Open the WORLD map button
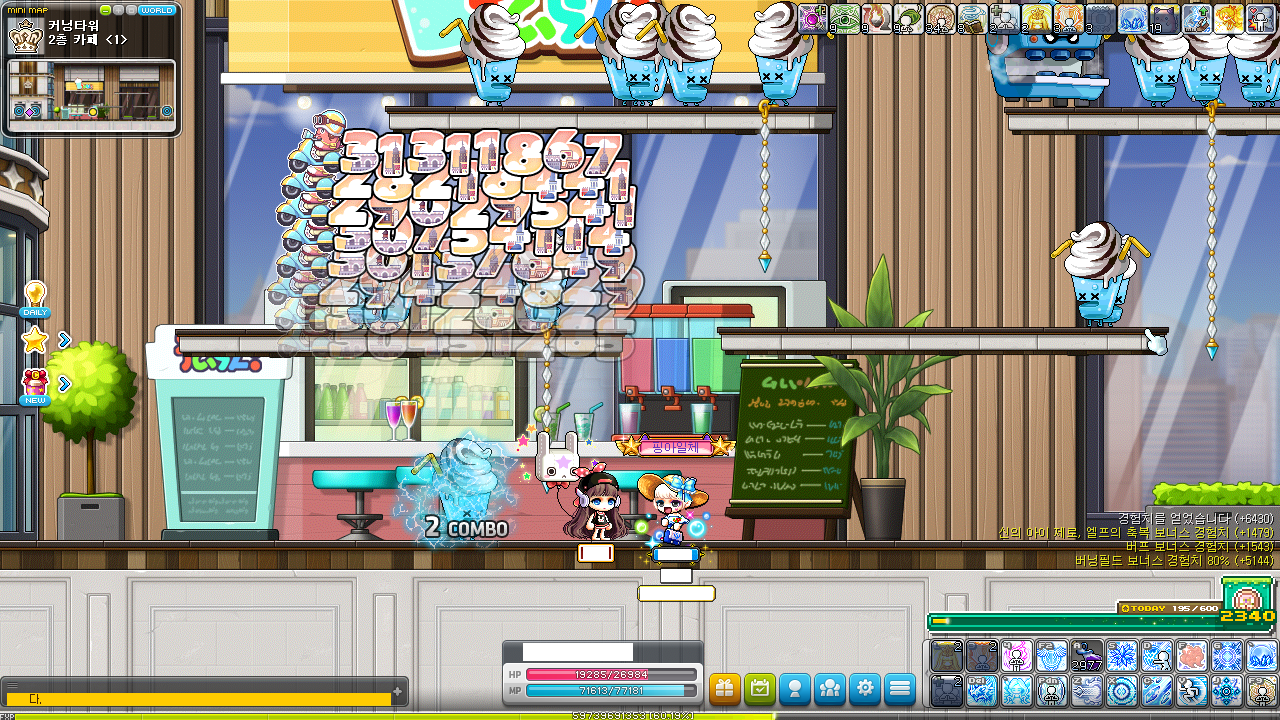 click(x=157, y=10)
